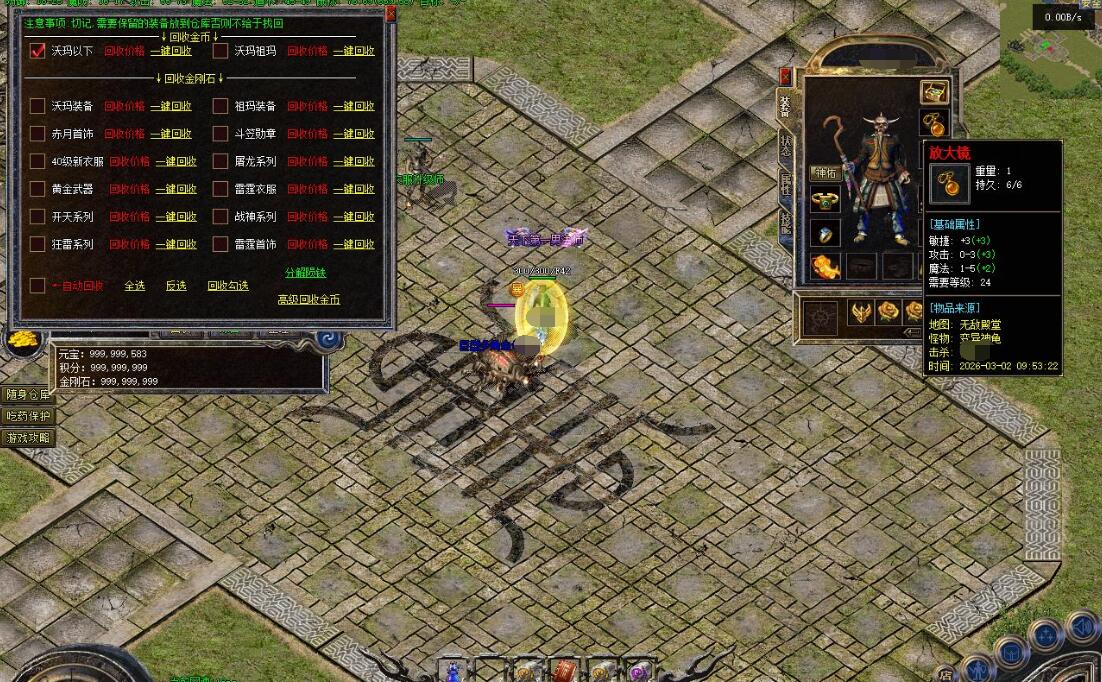Recycle checked items via 回收勾选
The height and width of the screenshot is (682, 1102).
pos(228,286)
